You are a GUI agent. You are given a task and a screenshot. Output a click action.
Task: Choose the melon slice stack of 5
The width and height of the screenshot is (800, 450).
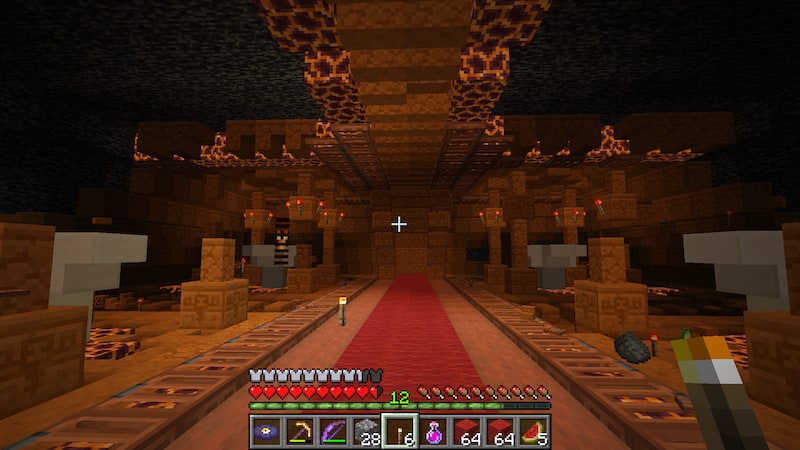(x=535, y=431)
